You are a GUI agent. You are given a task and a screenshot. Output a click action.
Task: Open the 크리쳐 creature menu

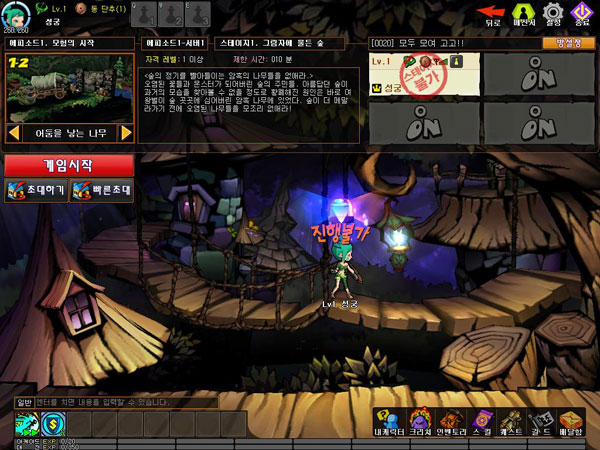coord(420,421)
